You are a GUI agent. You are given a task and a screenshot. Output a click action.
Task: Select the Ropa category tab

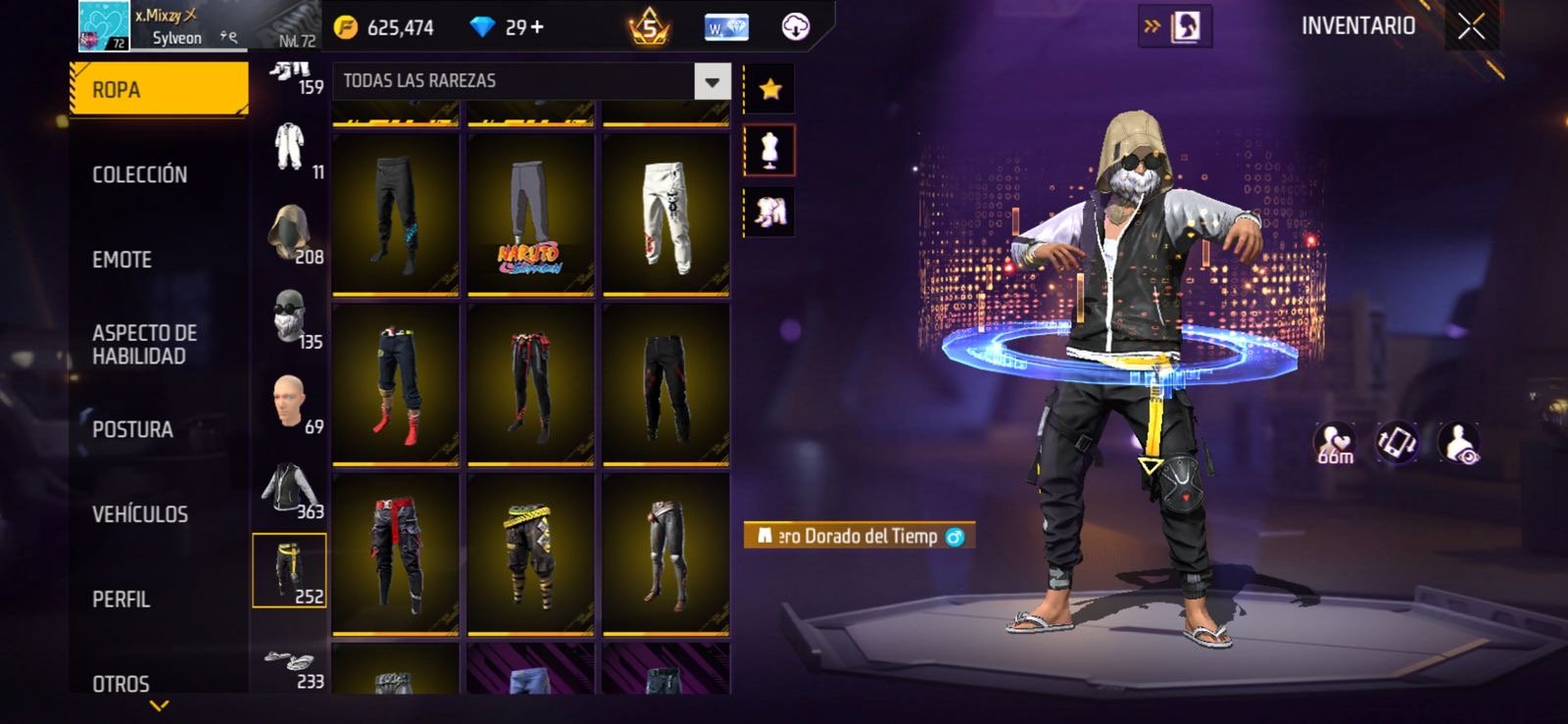159,89
